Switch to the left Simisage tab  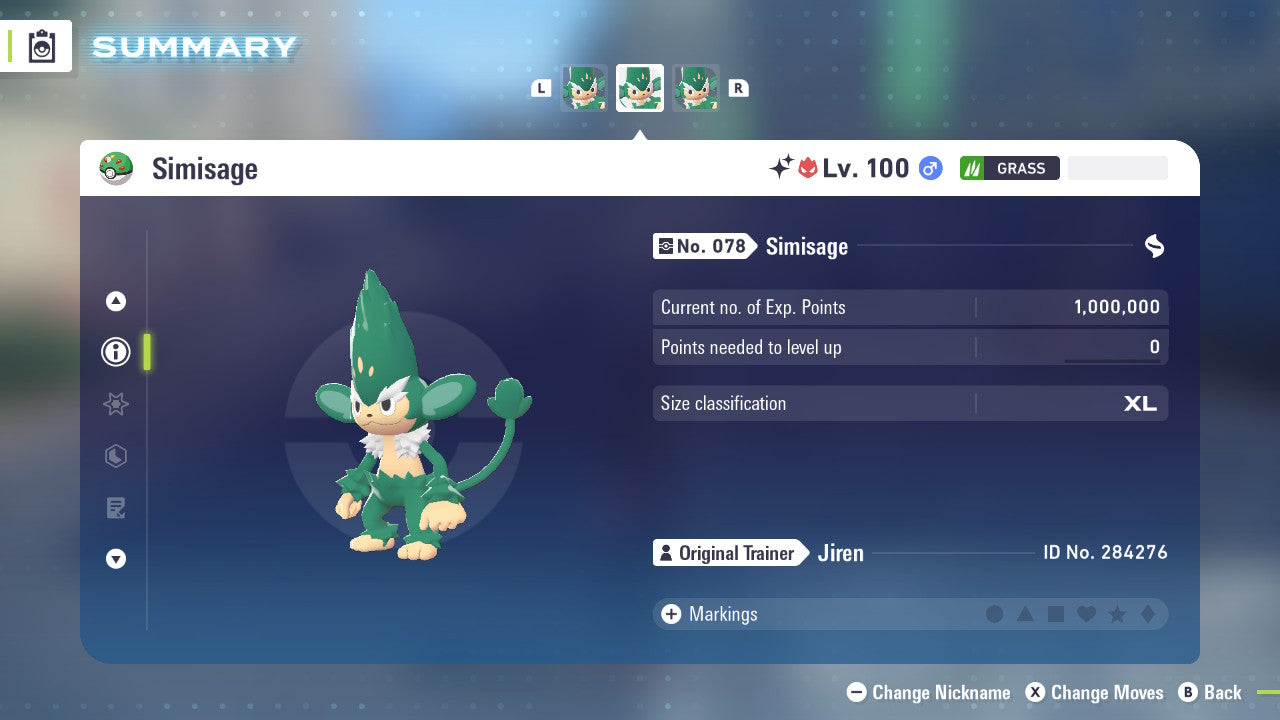point(584,88)
